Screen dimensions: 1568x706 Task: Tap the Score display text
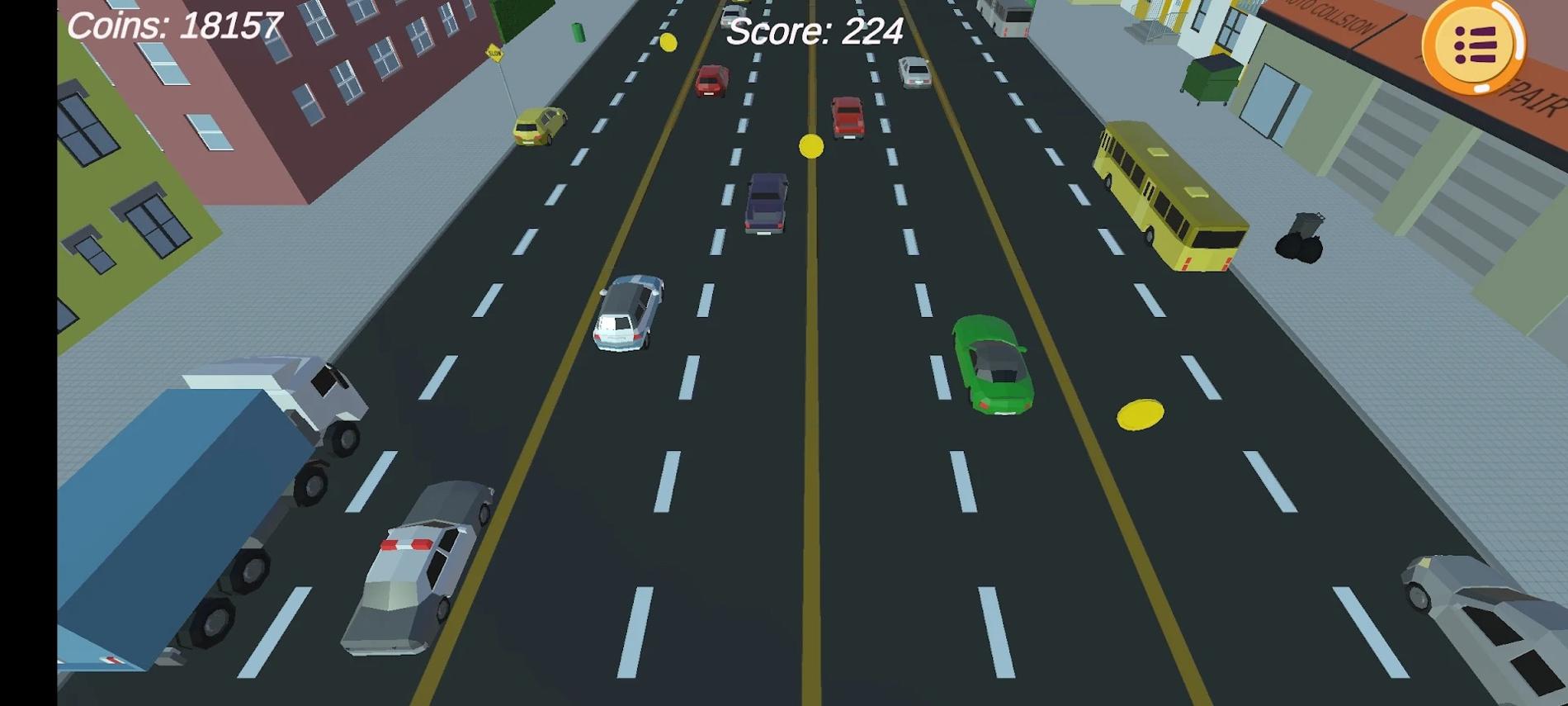pyautogui.click(x=813, y=33)
